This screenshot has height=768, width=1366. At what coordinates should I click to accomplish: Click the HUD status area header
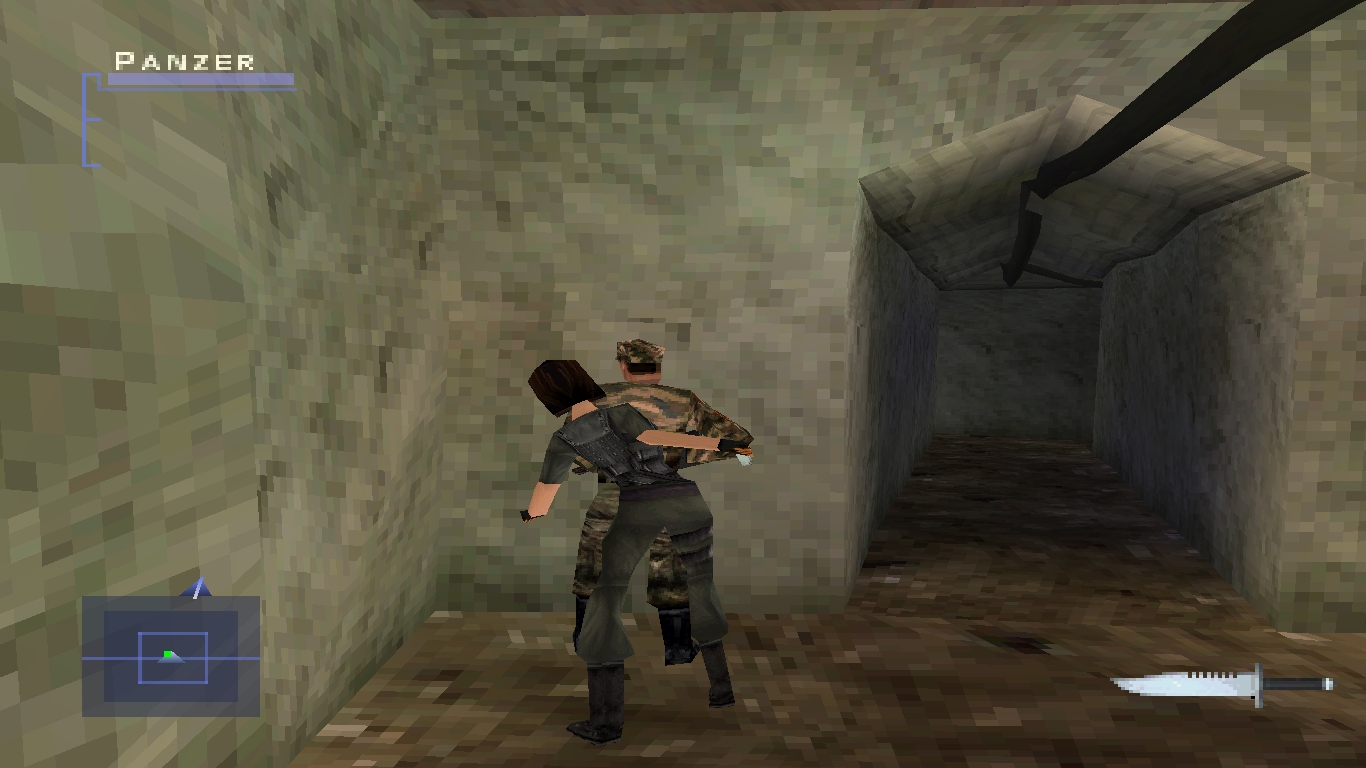[x=182, y=62]
